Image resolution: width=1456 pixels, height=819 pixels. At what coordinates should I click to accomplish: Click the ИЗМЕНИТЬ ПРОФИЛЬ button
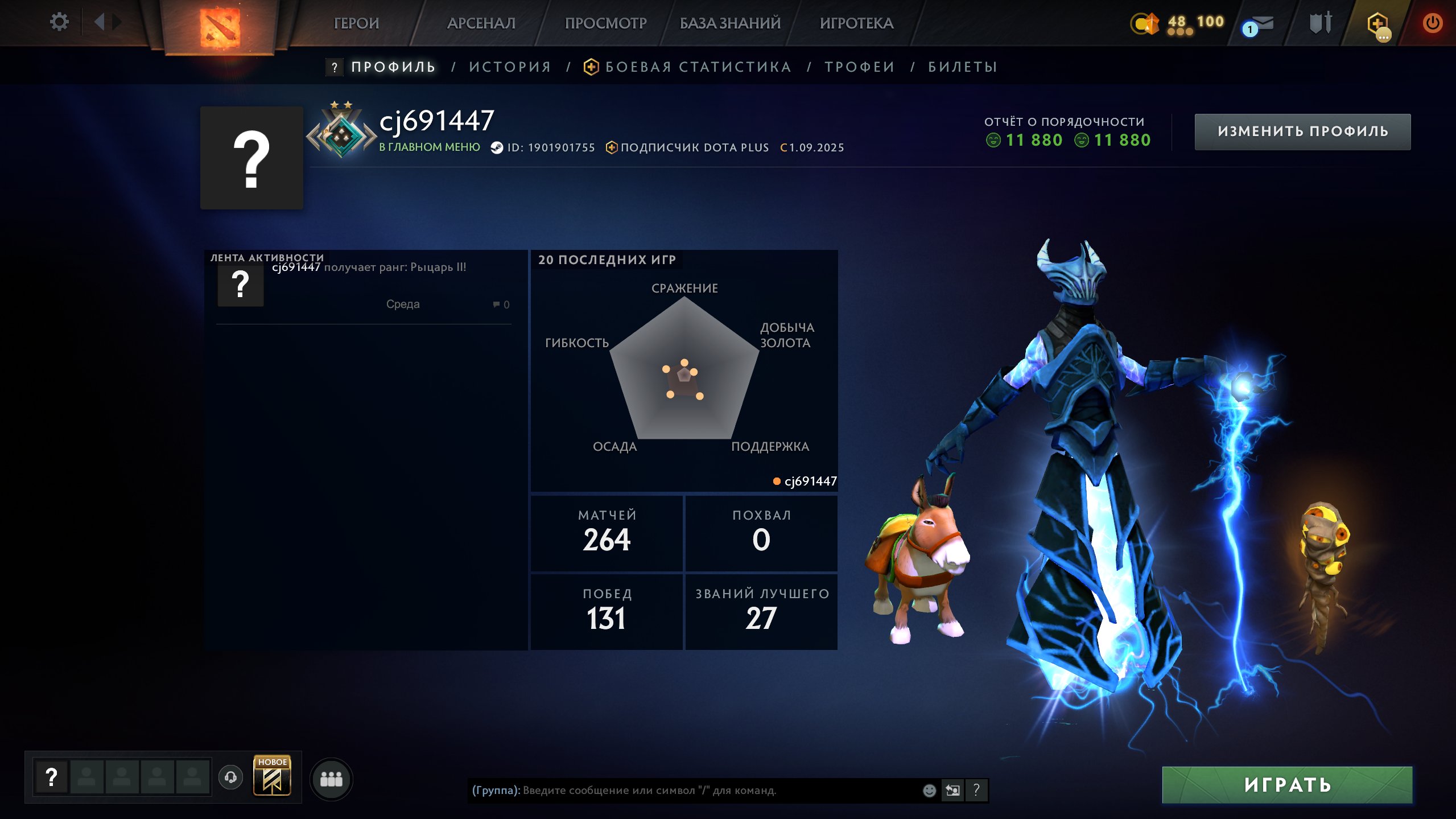point(1302,131)
